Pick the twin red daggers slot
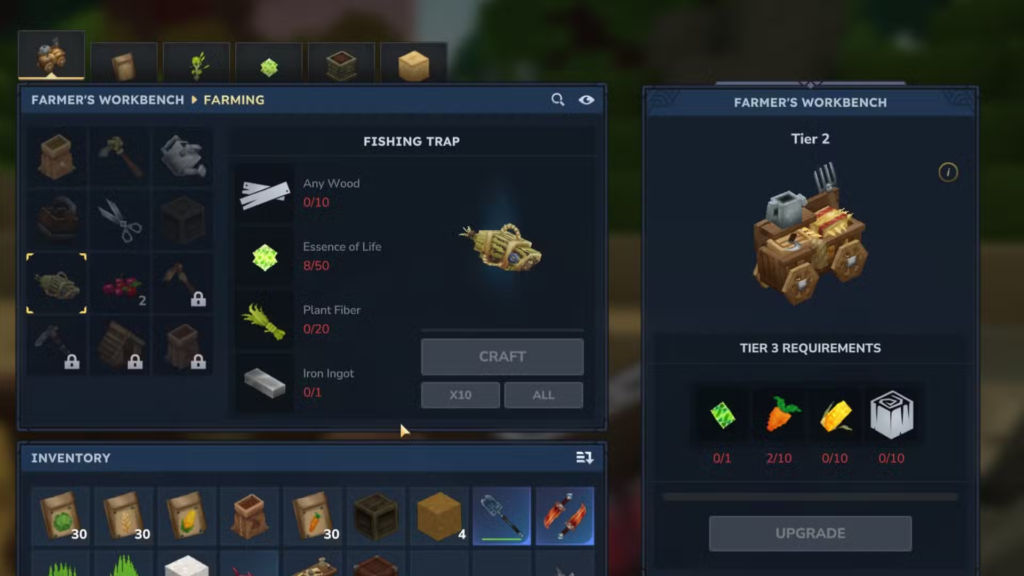Image resolution: width=1024 pixels, height=576 pixels. tap(565, 515)
